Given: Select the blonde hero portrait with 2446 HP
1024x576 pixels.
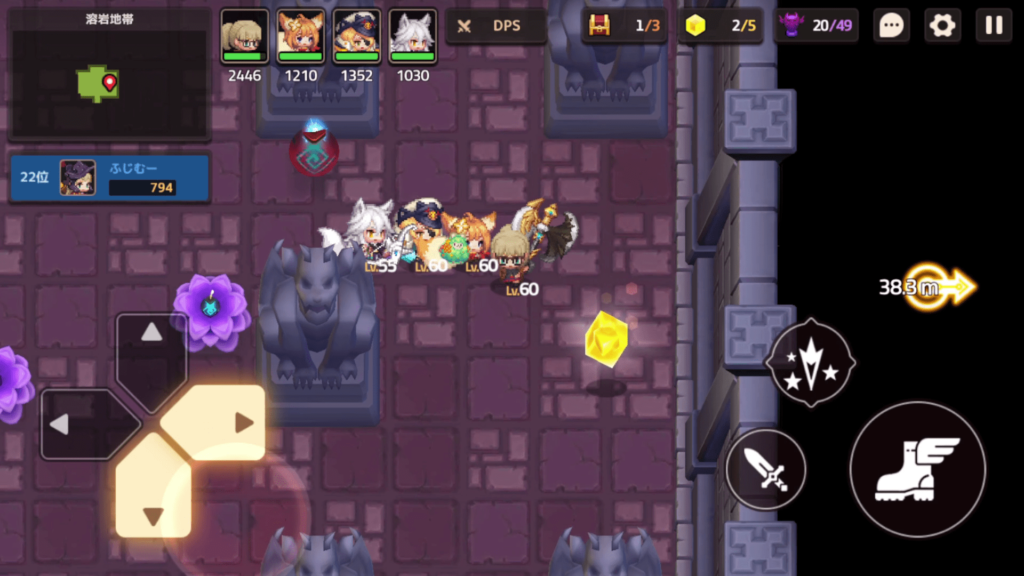Looking at the screenshot, I should pyautogui.click(x=245, y=38).
